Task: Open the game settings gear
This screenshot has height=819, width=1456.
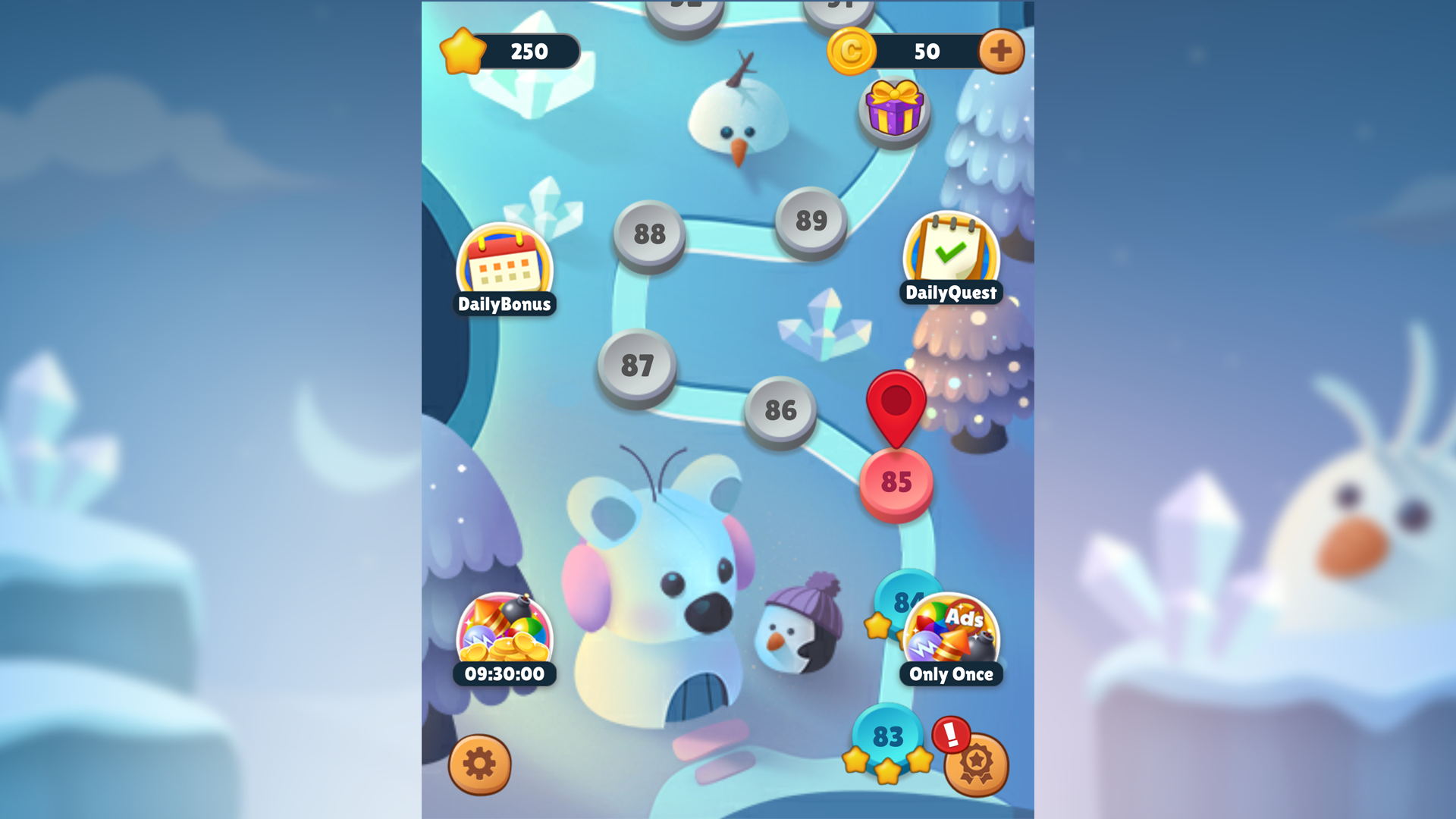Action: (x=478, y=766)
